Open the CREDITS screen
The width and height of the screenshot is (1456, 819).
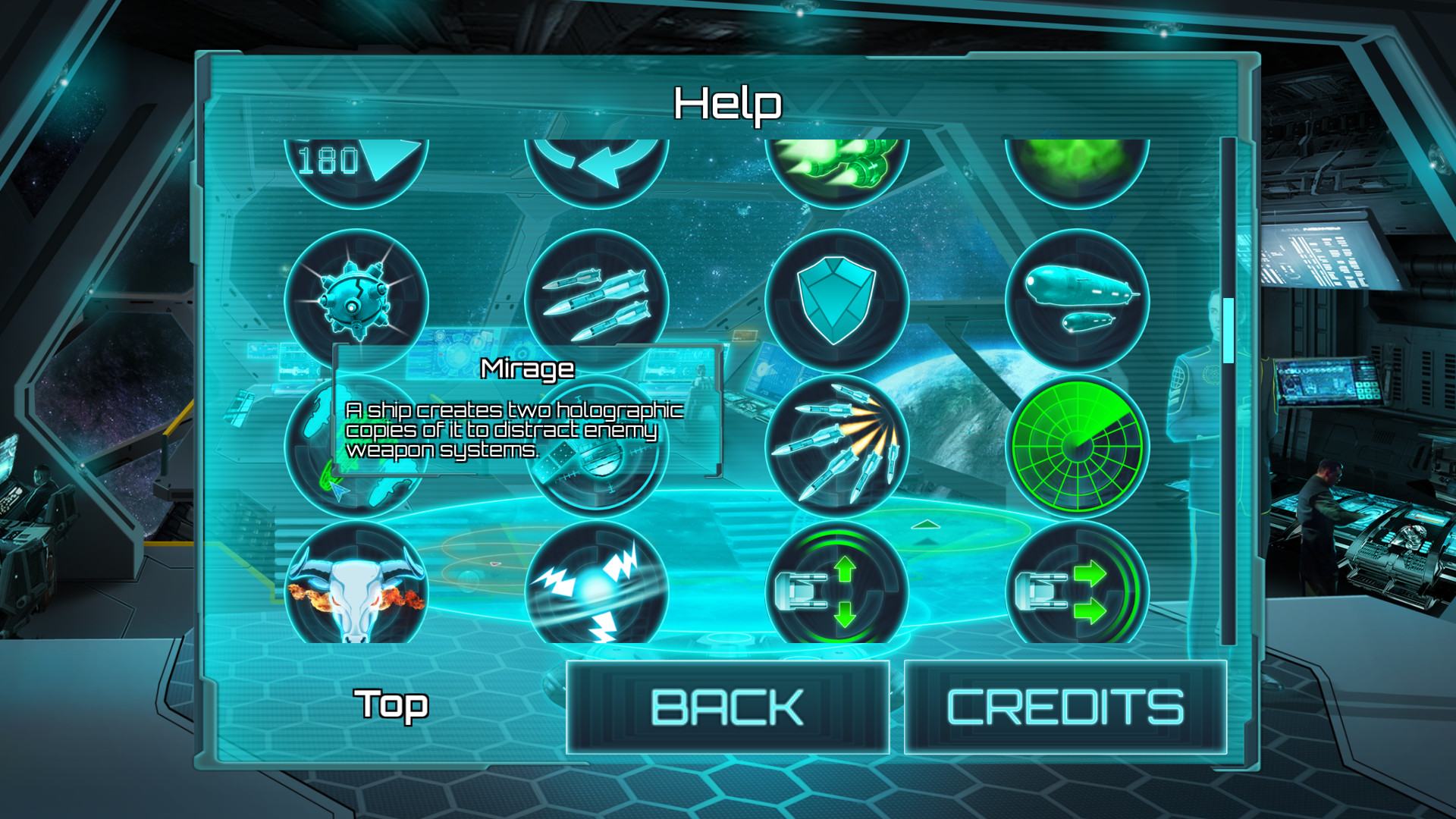click(x=1065, y=707)
